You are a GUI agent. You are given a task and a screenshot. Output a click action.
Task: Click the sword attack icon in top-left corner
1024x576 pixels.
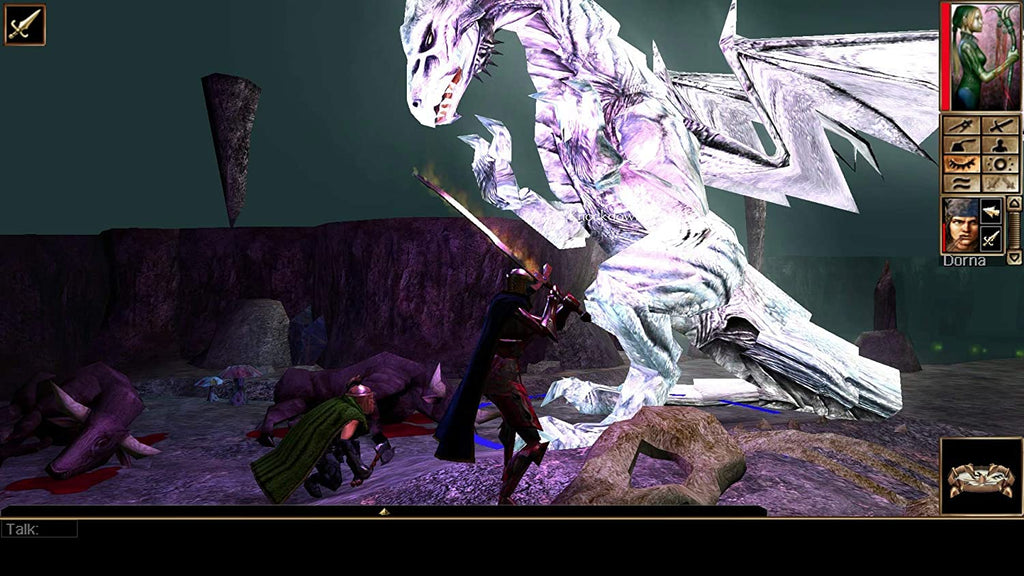[24, 25]
